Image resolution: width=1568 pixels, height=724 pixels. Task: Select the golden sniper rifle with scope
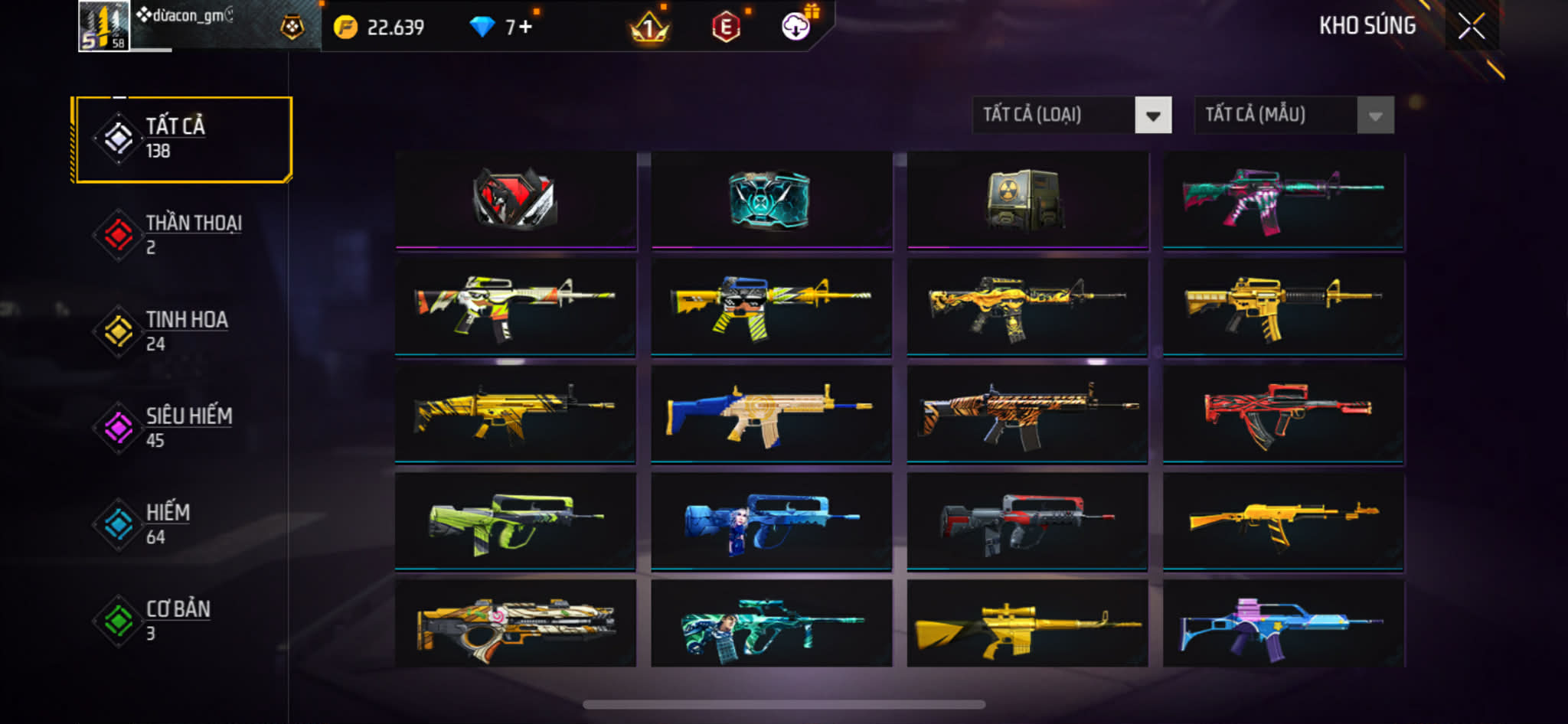pos(1027,624)
